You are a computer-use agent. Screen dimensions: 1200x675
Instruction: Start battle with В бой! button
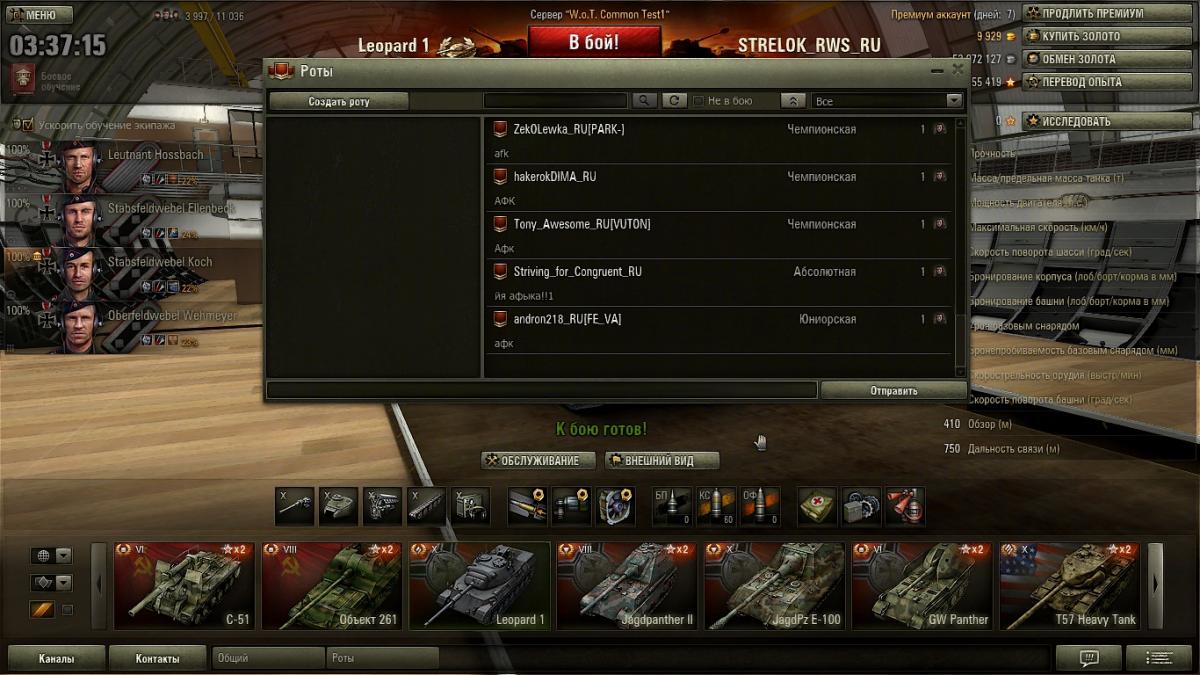594,42
